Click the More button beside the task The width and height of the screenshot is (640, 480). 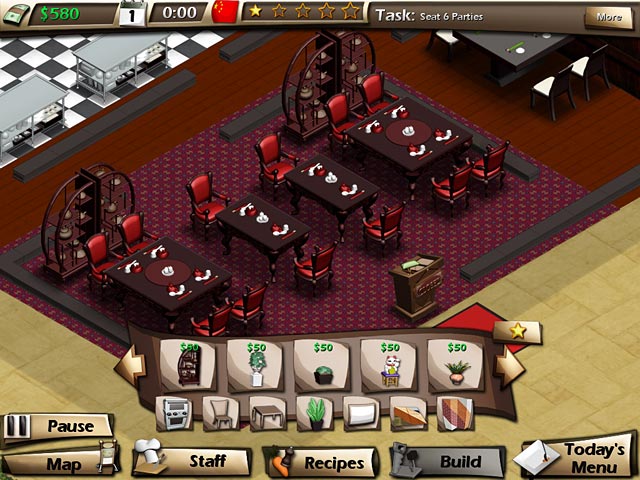pyautogui.click(x=608, y=16)
